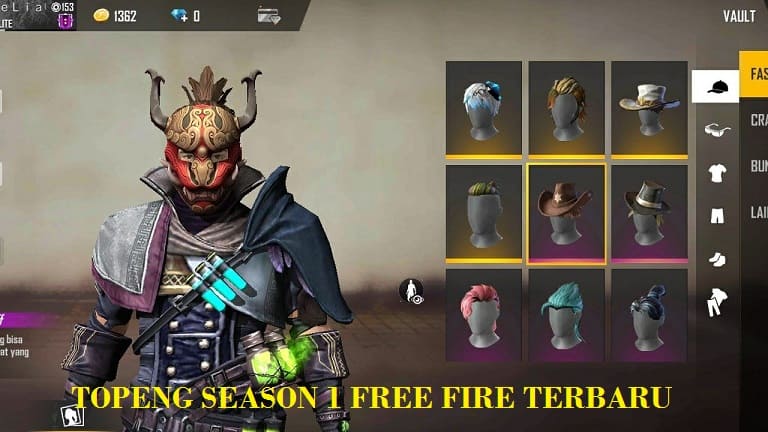Equip the white wide-brim hat
The width and height of the screenshot is (768, 432).
coord(649,108)
